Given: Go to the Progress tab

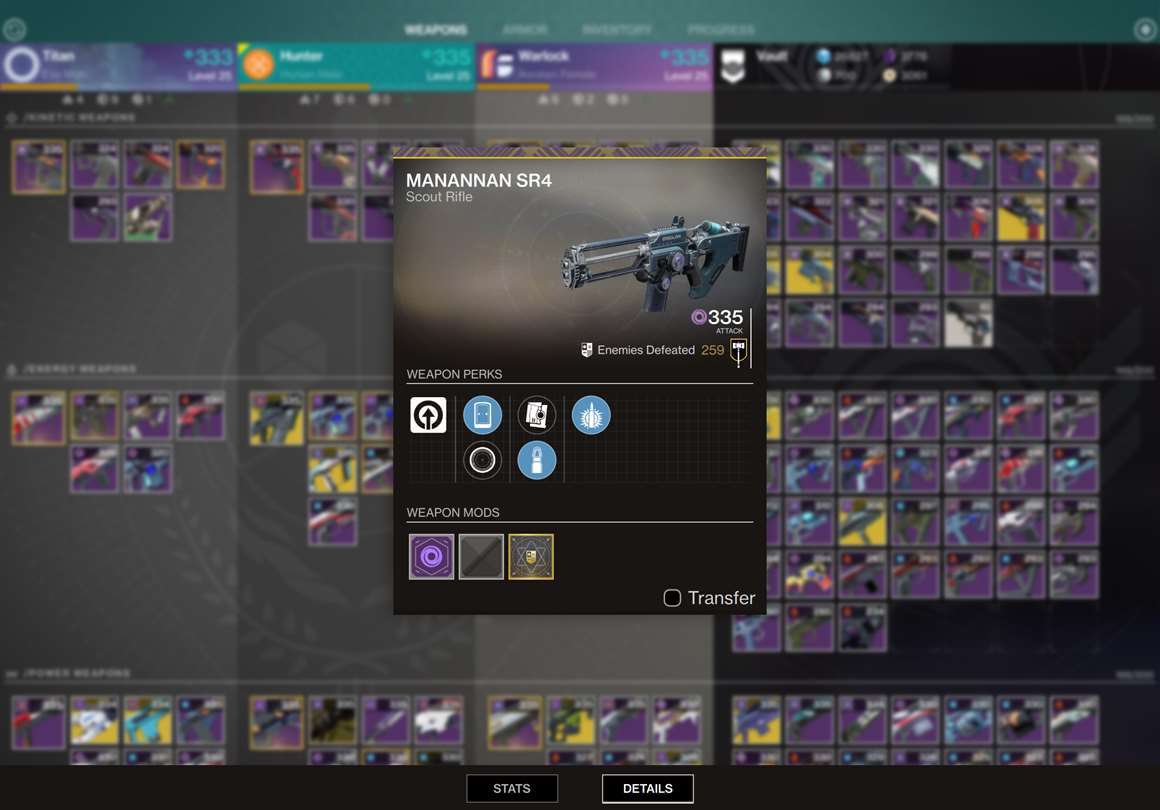Looking at the screenshot, I should pos(721,30).
